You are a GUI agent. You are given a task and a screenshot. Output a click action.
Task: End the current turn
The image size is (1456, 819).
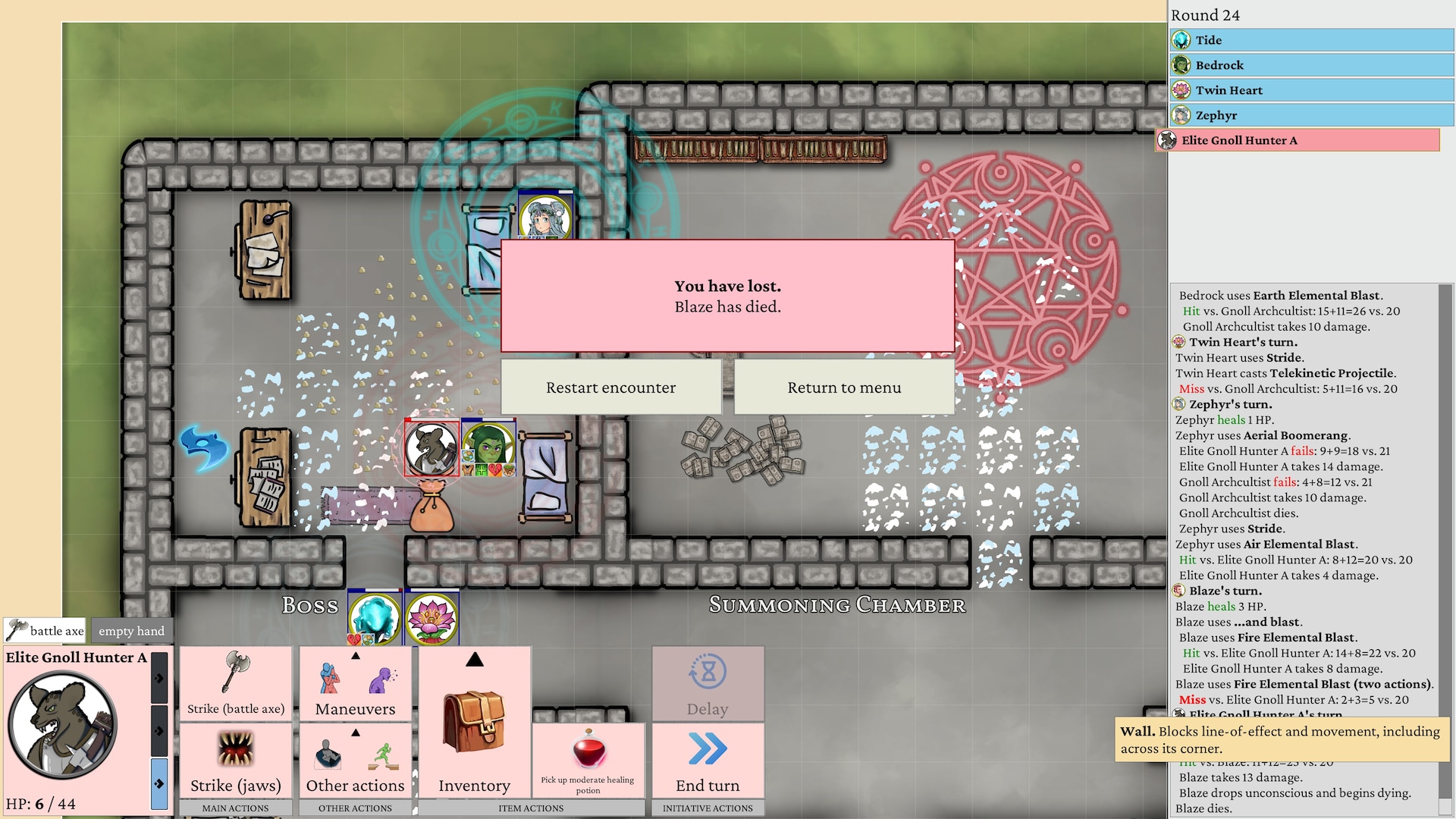[x=708, y=760]
